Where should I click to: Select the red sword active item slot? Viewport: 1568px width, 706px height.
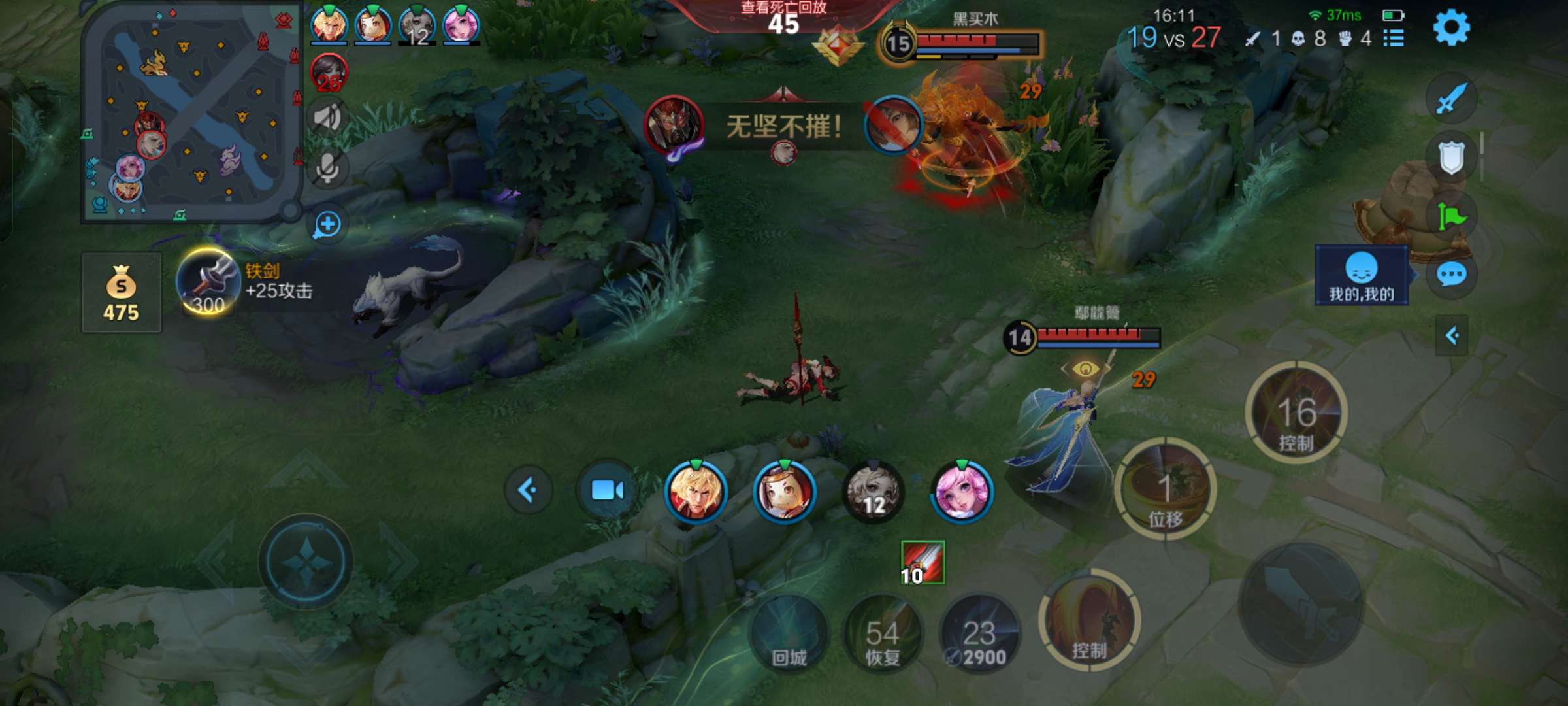[923, 562]
